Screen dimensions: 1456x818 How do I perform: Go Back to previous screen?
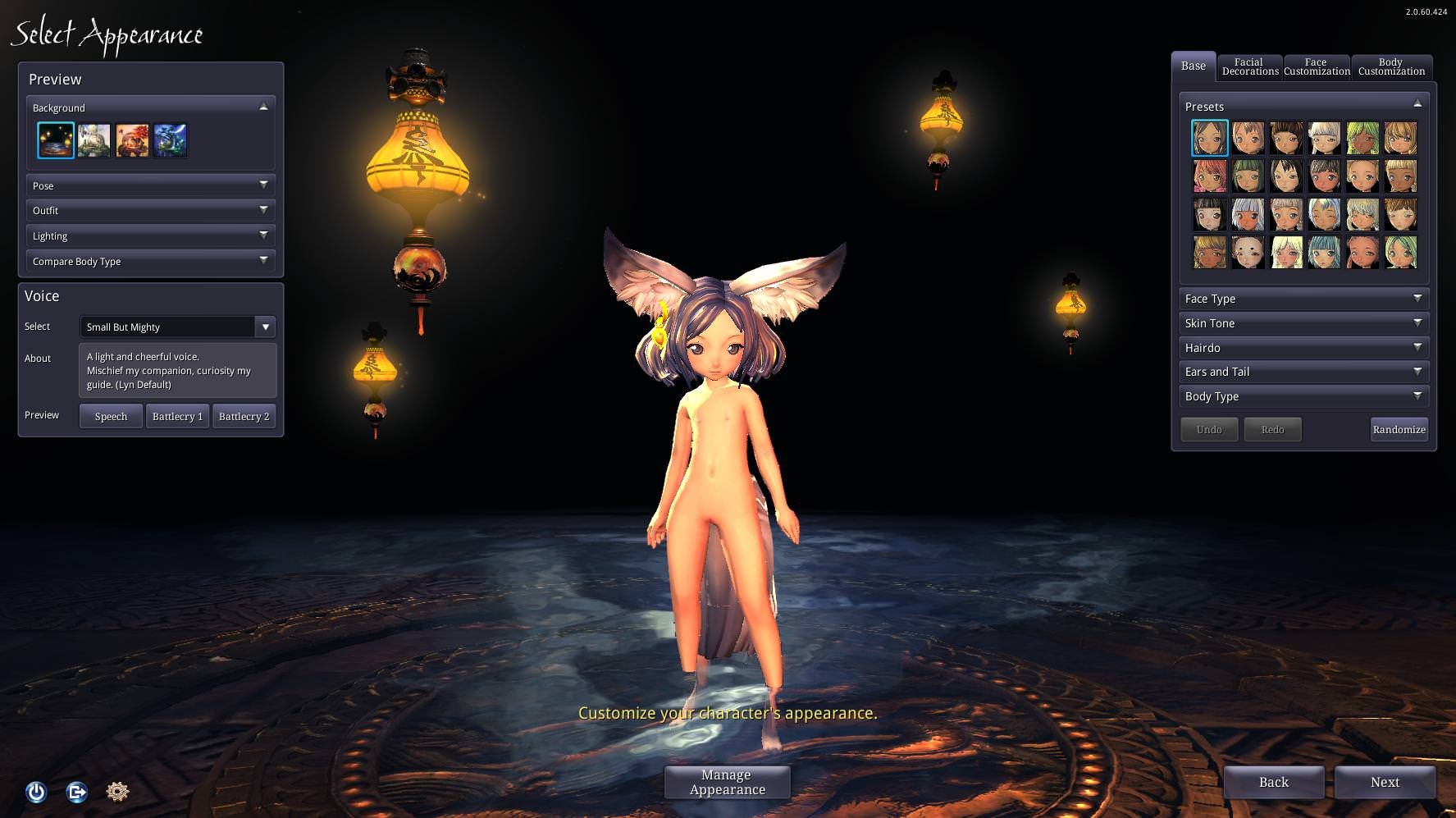point(1273,782)
